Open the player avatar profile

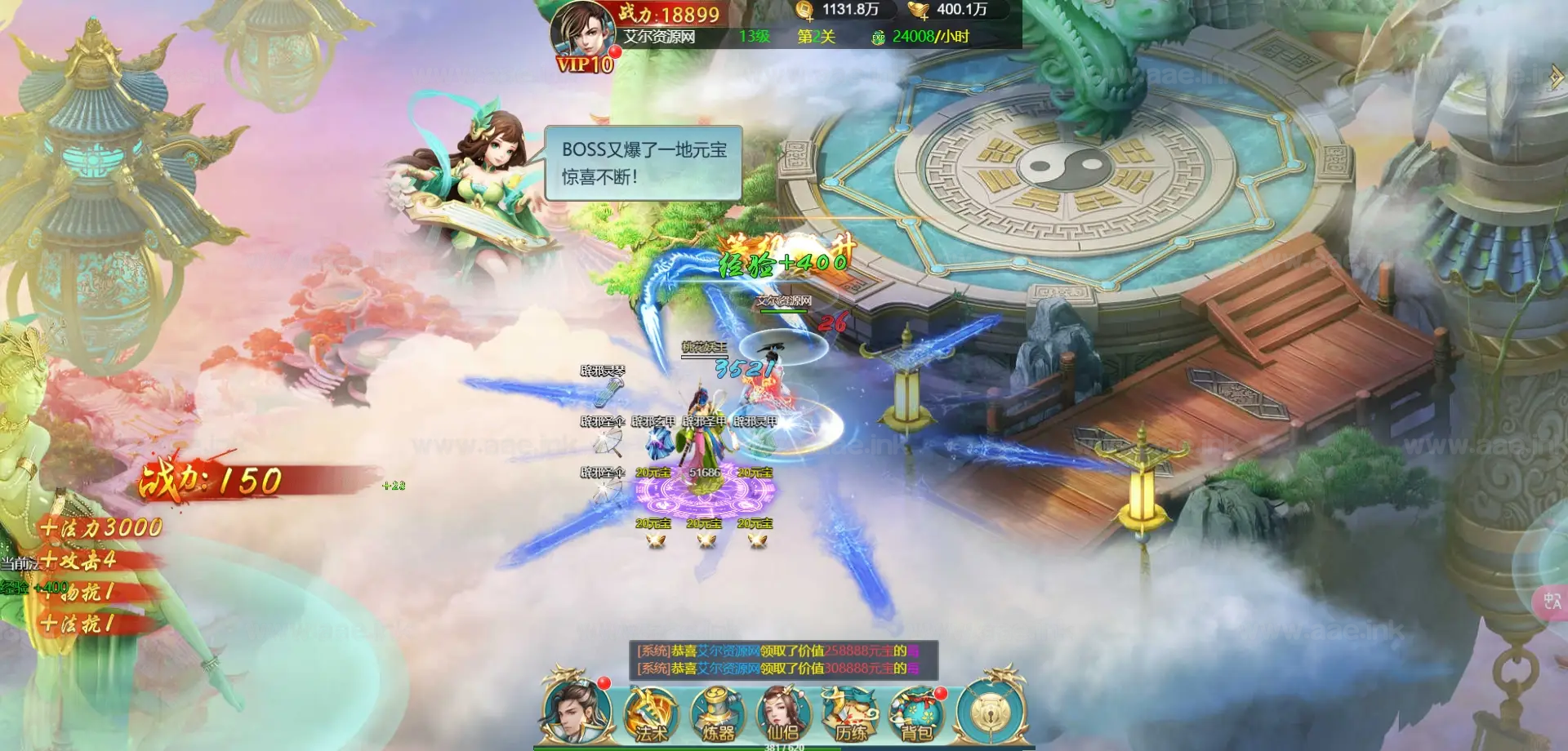(583, 31)
